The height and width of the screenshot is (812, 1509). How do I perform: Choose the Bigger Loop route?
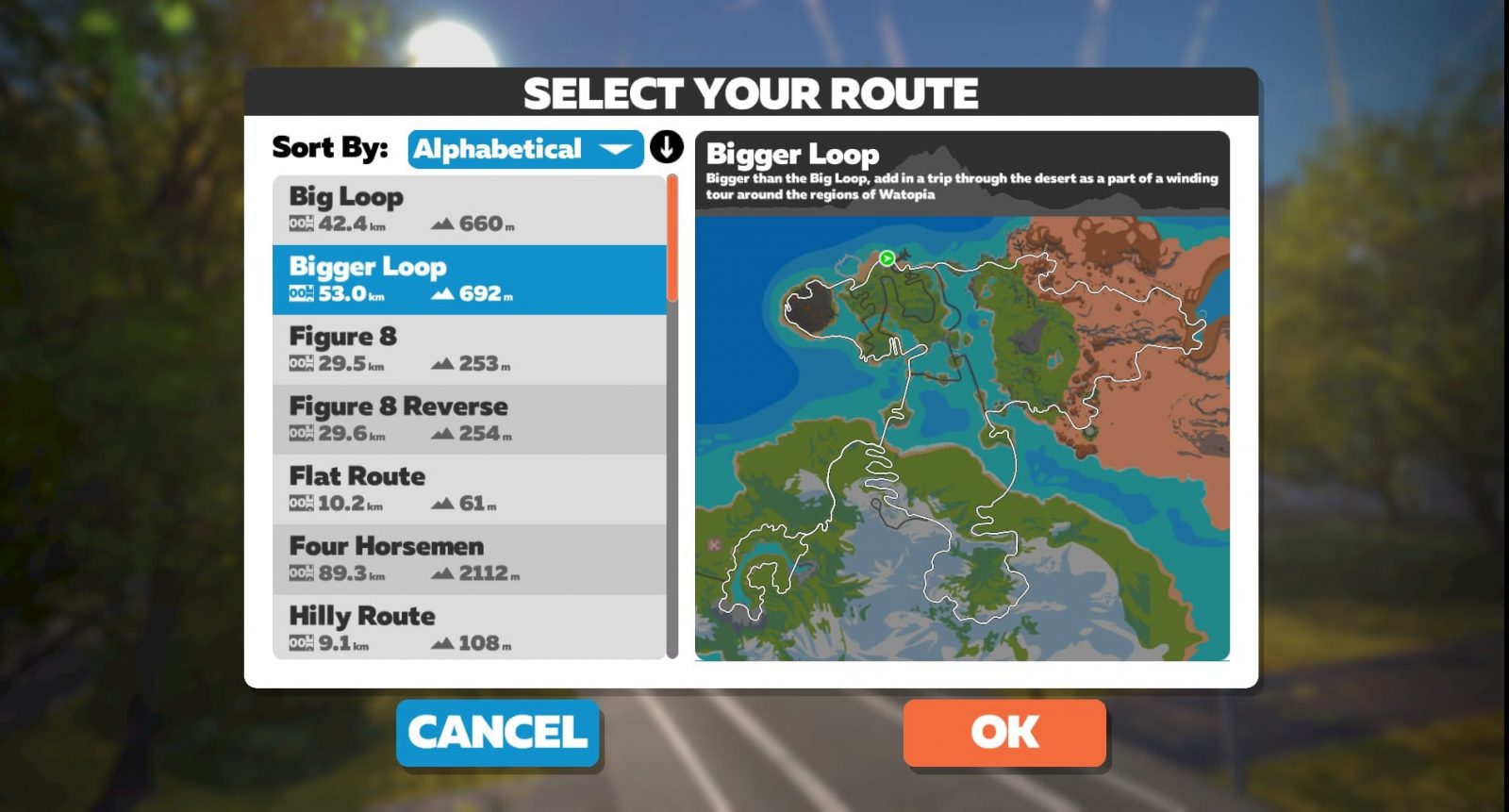tap(469, 279)
